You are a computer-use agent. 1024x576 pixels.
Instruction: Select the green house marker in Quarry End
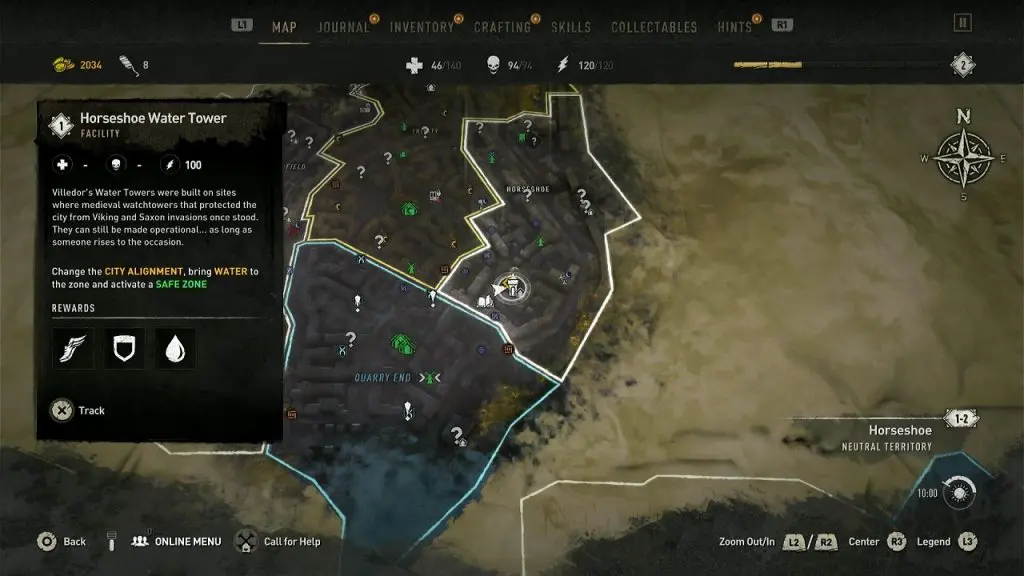403,345
